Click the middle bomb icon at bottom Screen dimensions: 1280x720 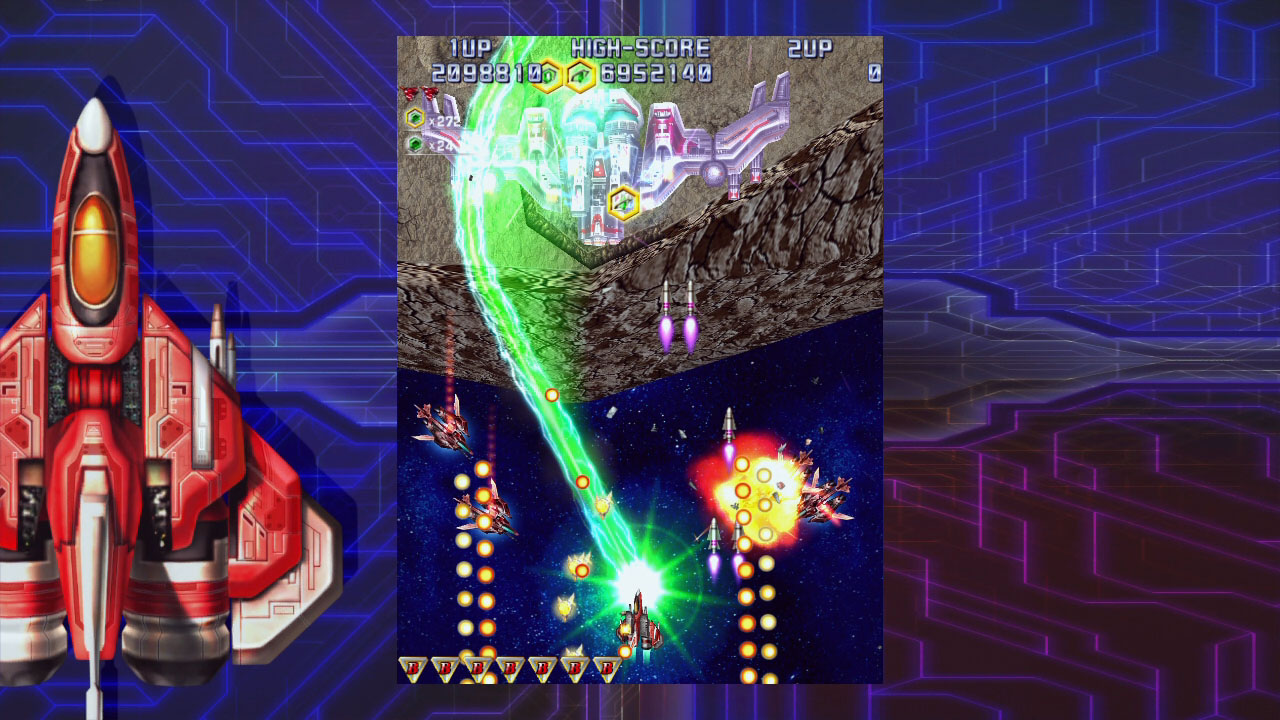[510, 668]
